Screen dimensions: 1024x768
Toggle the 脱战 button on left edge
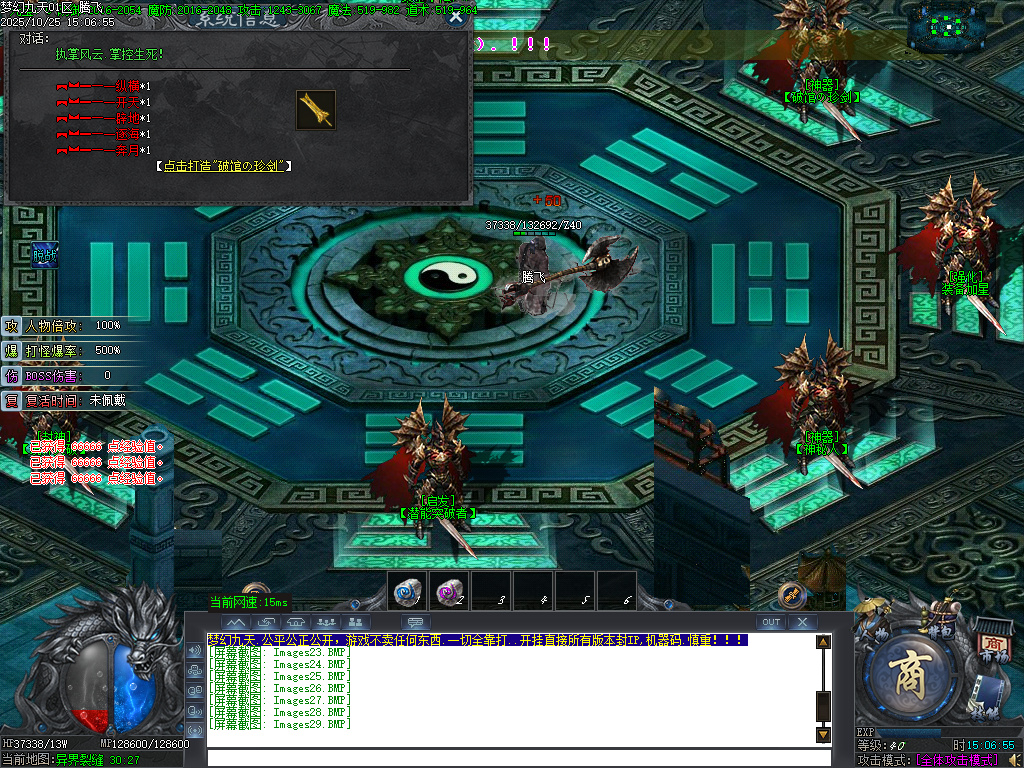tap(44, 255)
